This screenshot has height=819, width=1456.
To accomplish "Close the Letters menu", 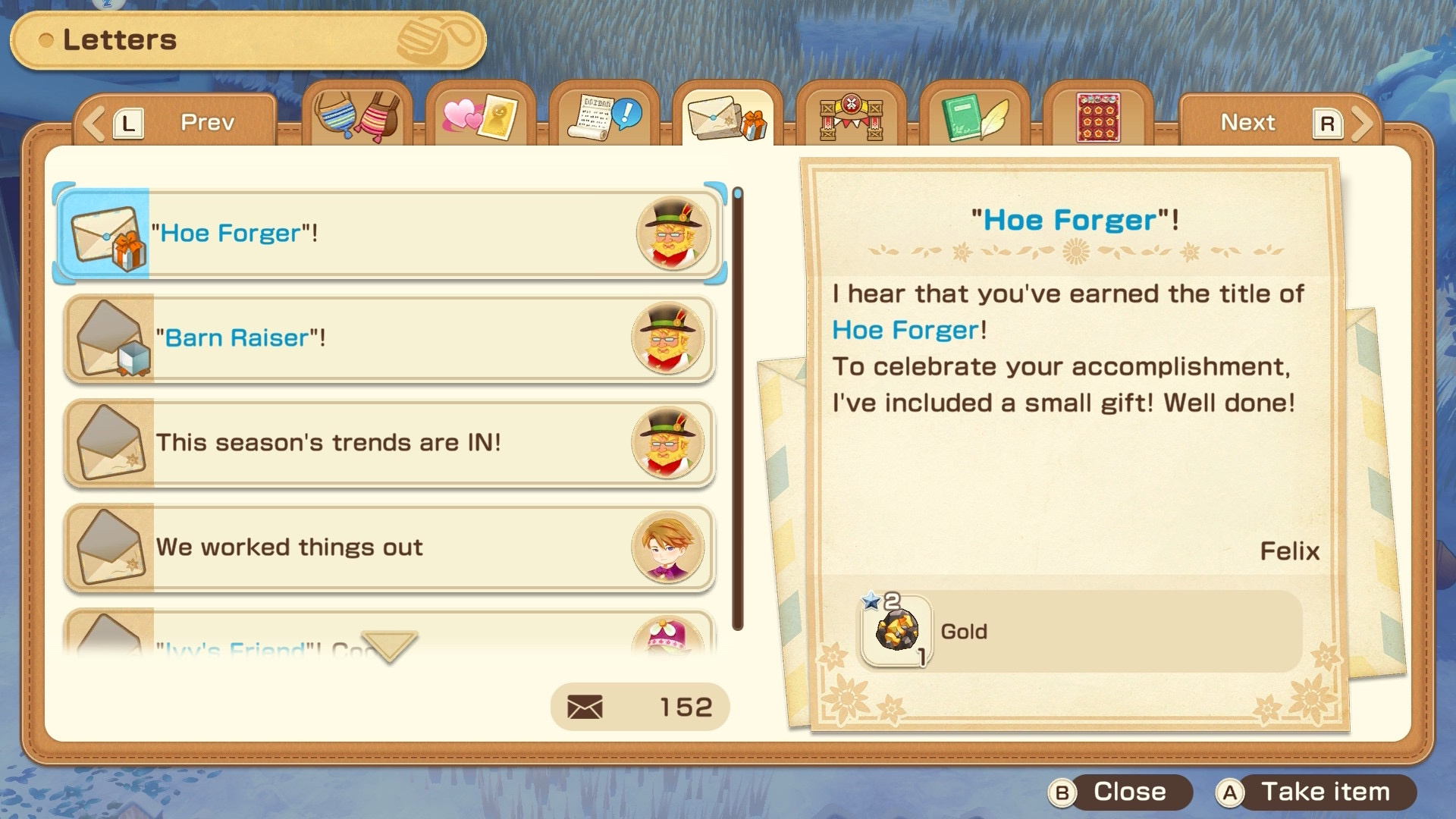I will coord(1119,792).
